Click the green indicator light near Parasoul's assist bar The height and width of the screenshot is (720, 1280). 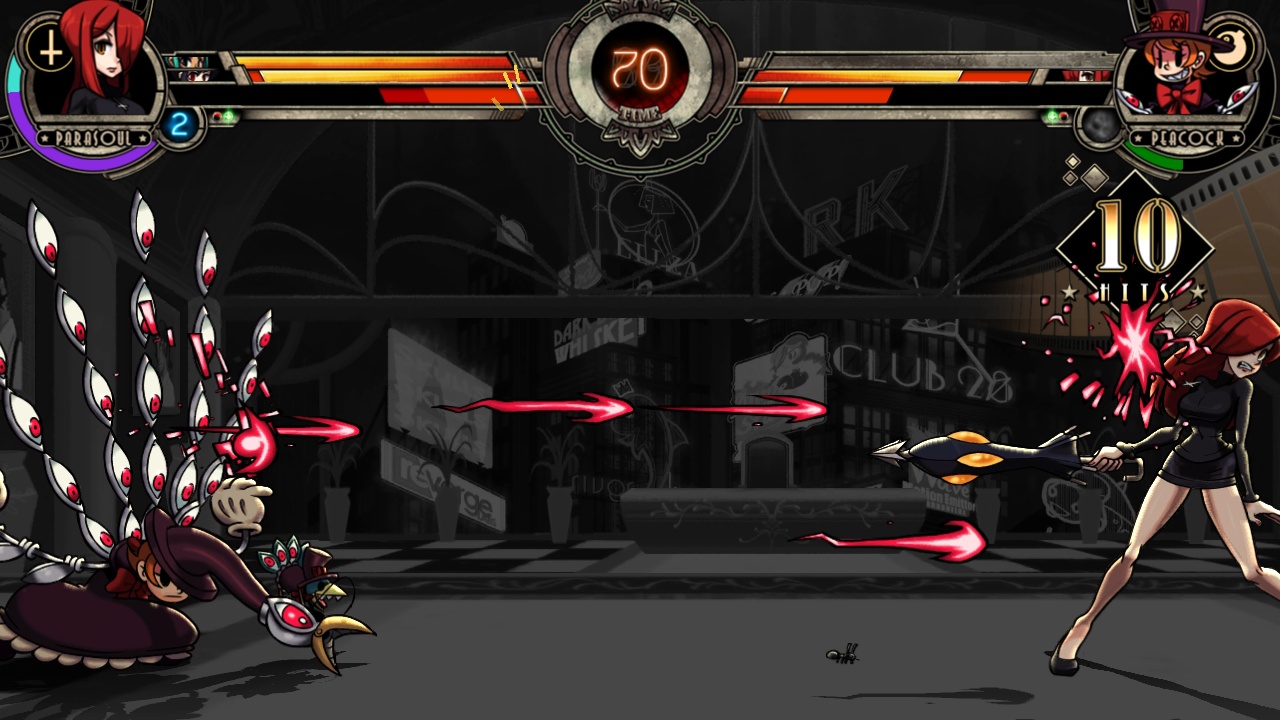(x=229, y=115)
